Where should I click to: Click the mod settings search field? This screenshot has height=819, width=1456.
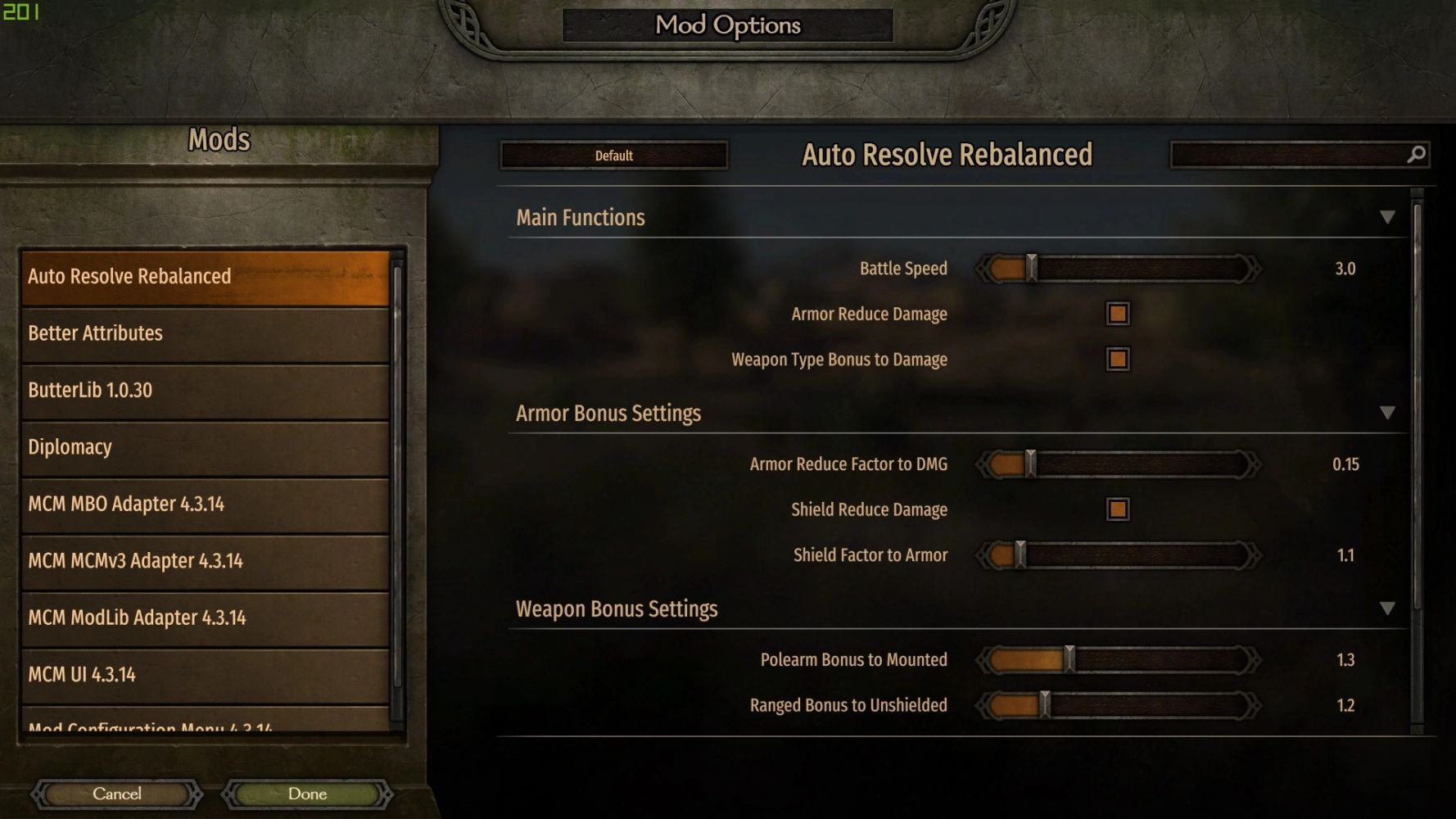[1290, 155]
